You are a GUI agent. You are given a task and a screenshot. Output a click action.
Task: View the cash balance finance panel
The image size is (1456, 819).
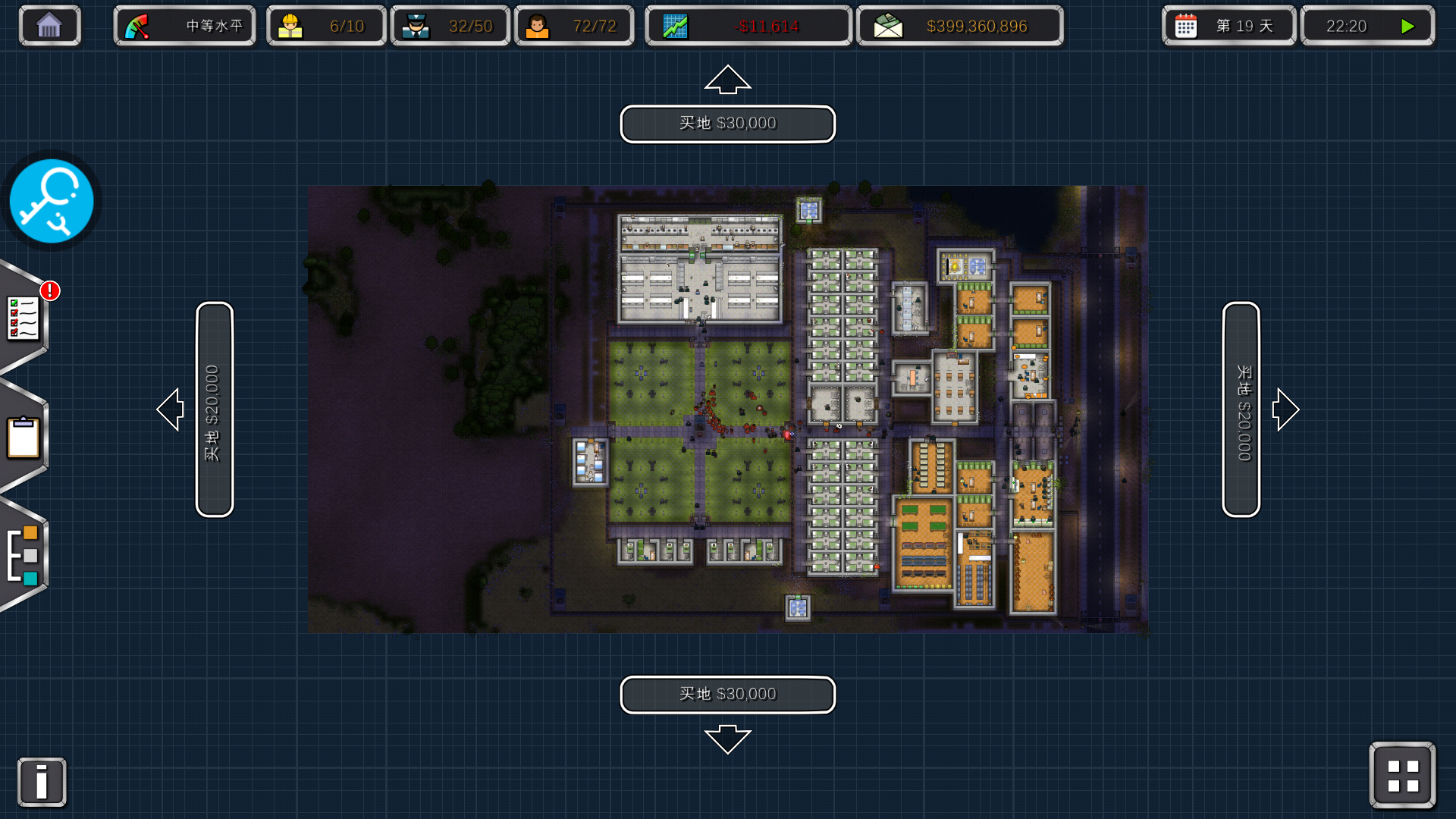959,27
